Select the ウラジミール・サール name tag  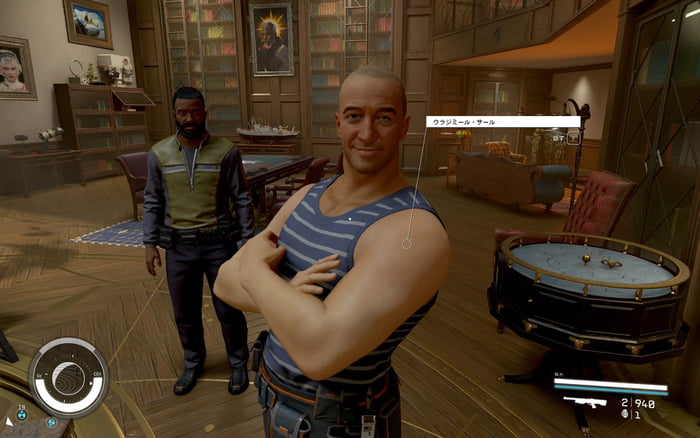point(502,122)
